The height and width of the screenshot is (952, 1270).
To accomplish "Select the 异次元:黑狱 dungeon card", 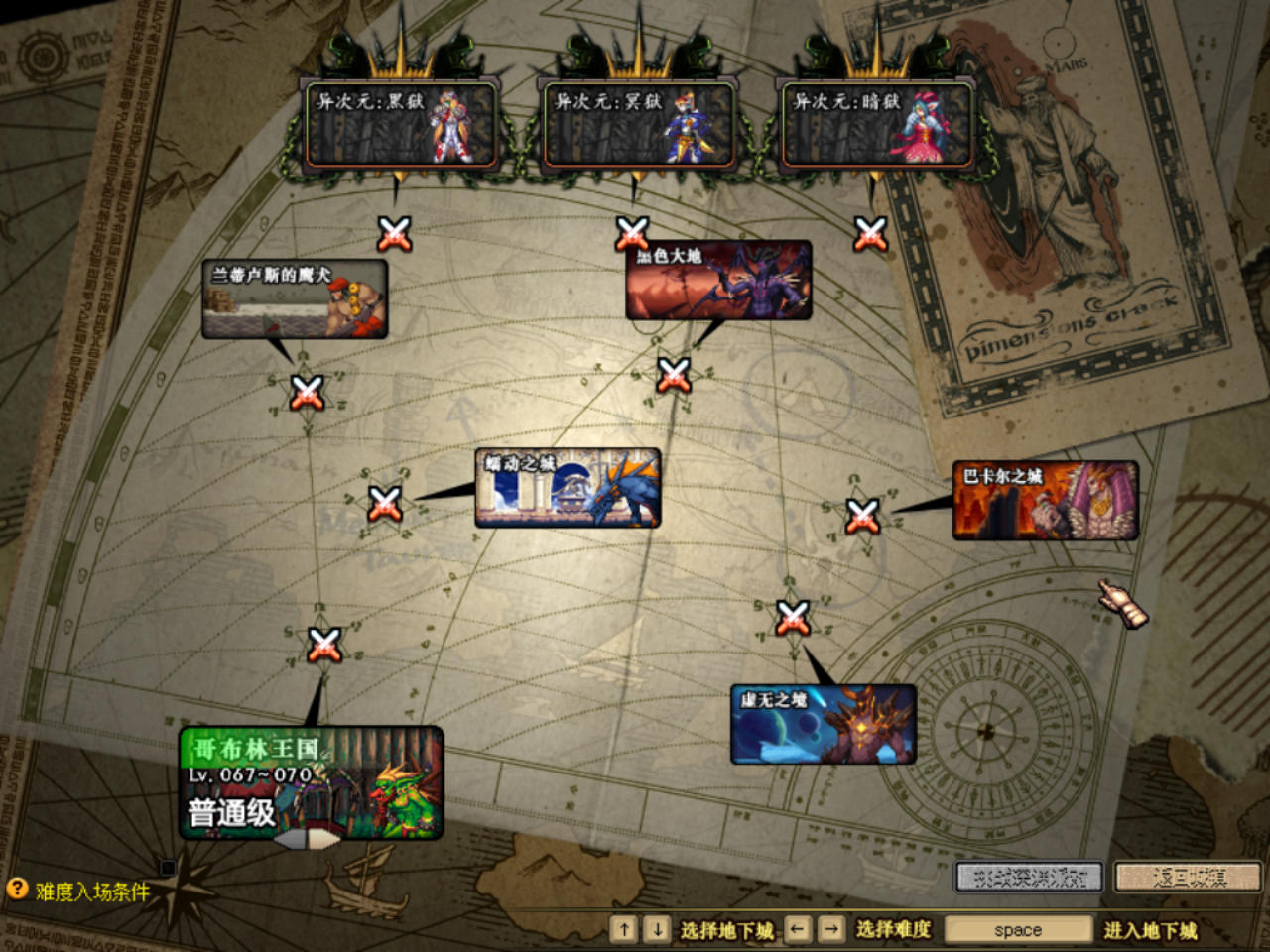I will point(400,125).
